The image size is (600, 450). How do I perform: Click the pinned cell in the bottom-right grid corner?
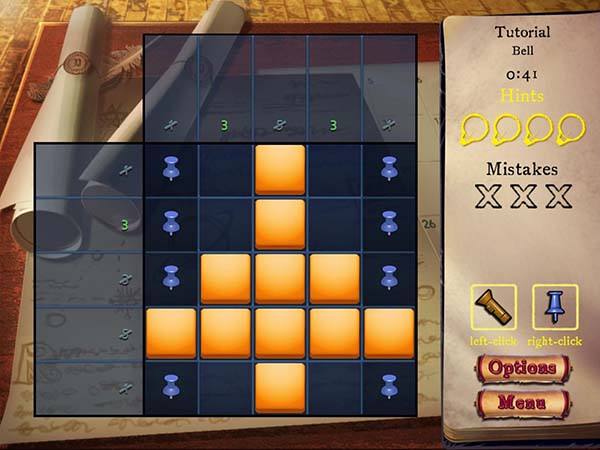tap(389, 388)
